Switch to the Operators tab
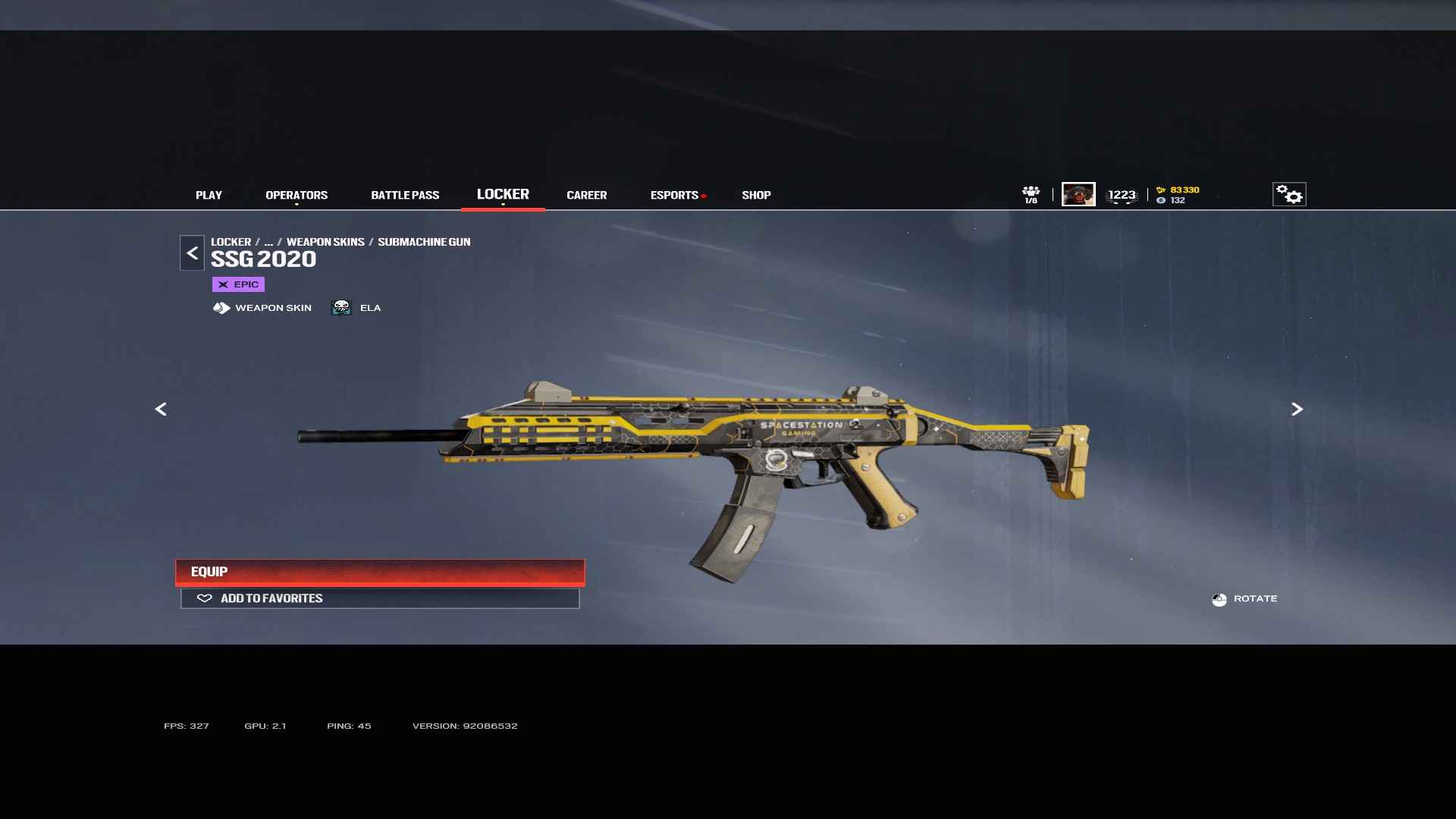The height and width of the screenshot is (819, 1456). pyautogui.click(x=297, y=195)
